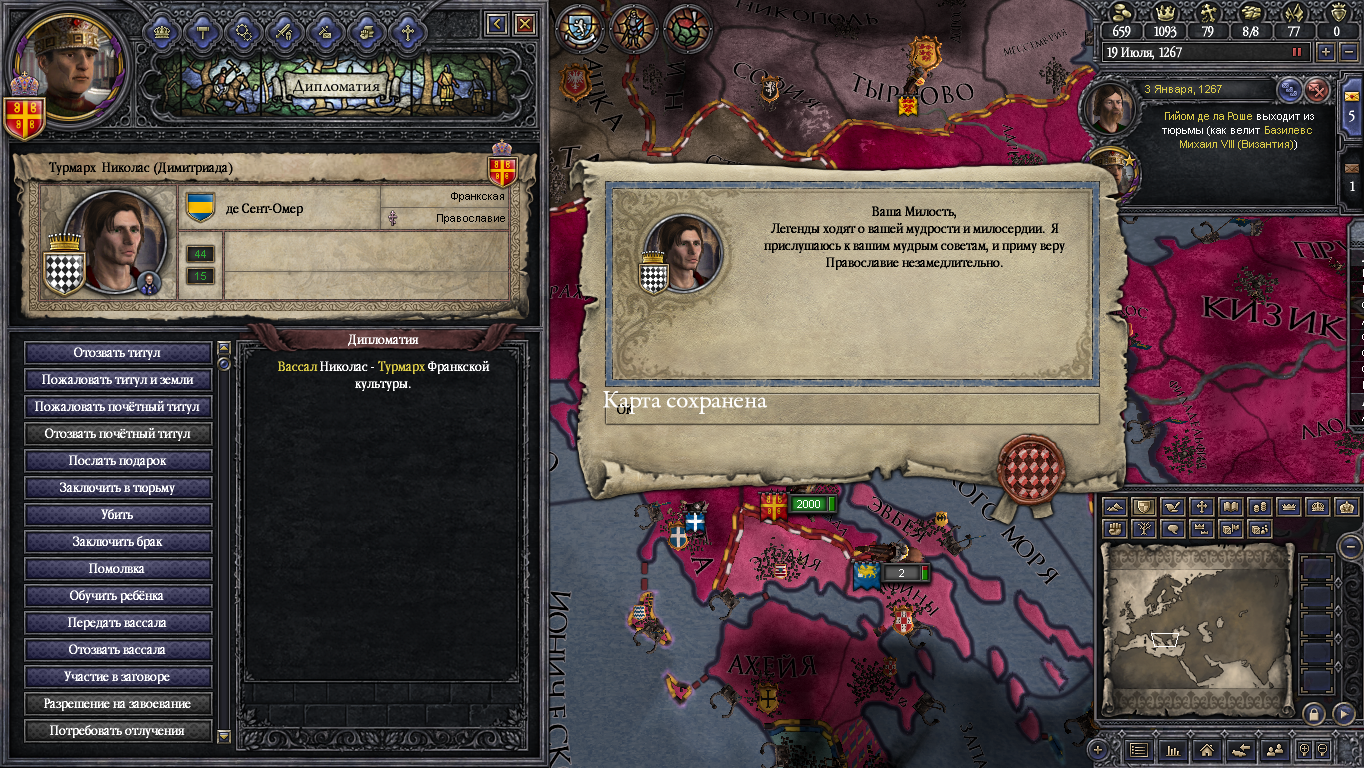Viewport: 1364px width, 768px height.
Task: Choose 'Заключить в тюрьму' action
Action: [x=117, y=488]
